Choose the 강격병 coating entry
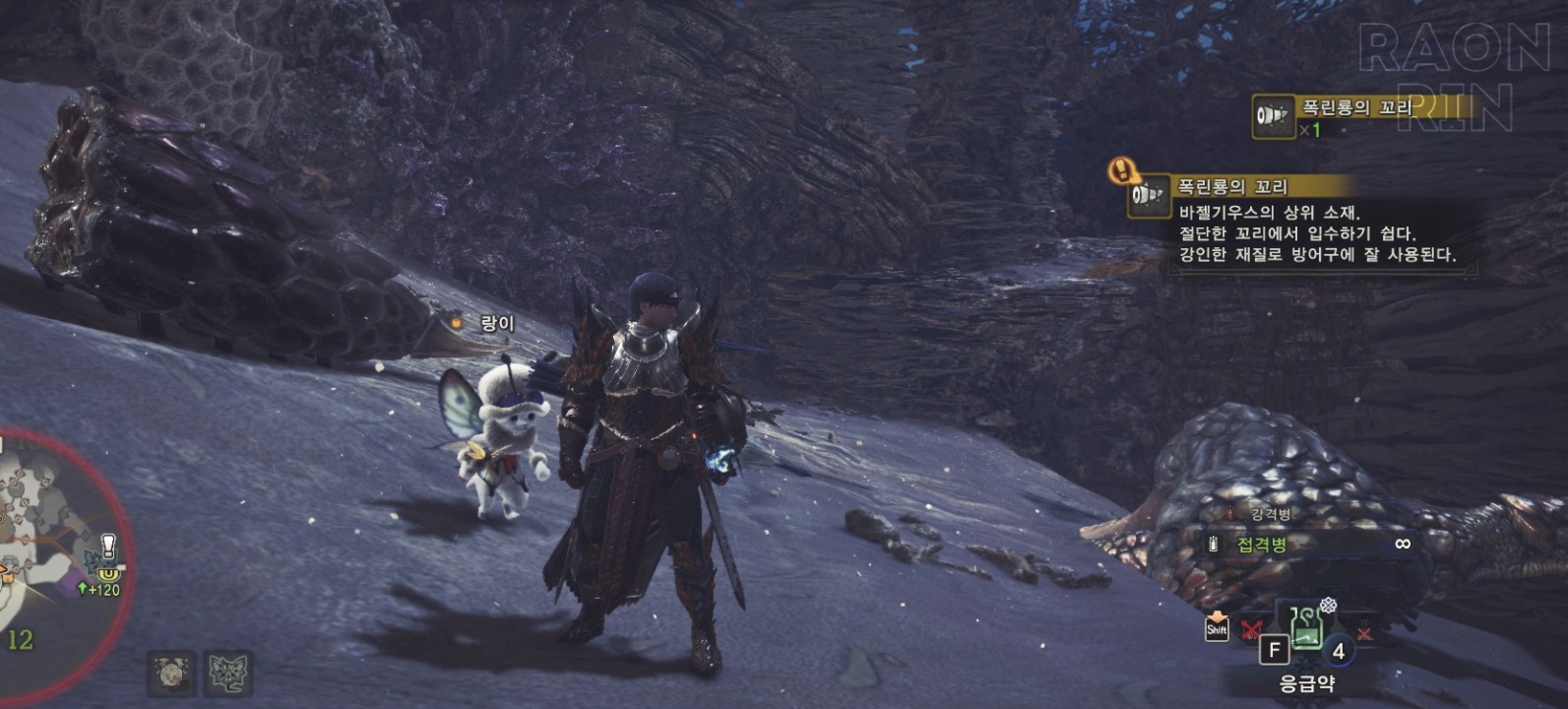Image resolution: width=1568 pixels, height=709 pixels. click(x=1270, y=514)
